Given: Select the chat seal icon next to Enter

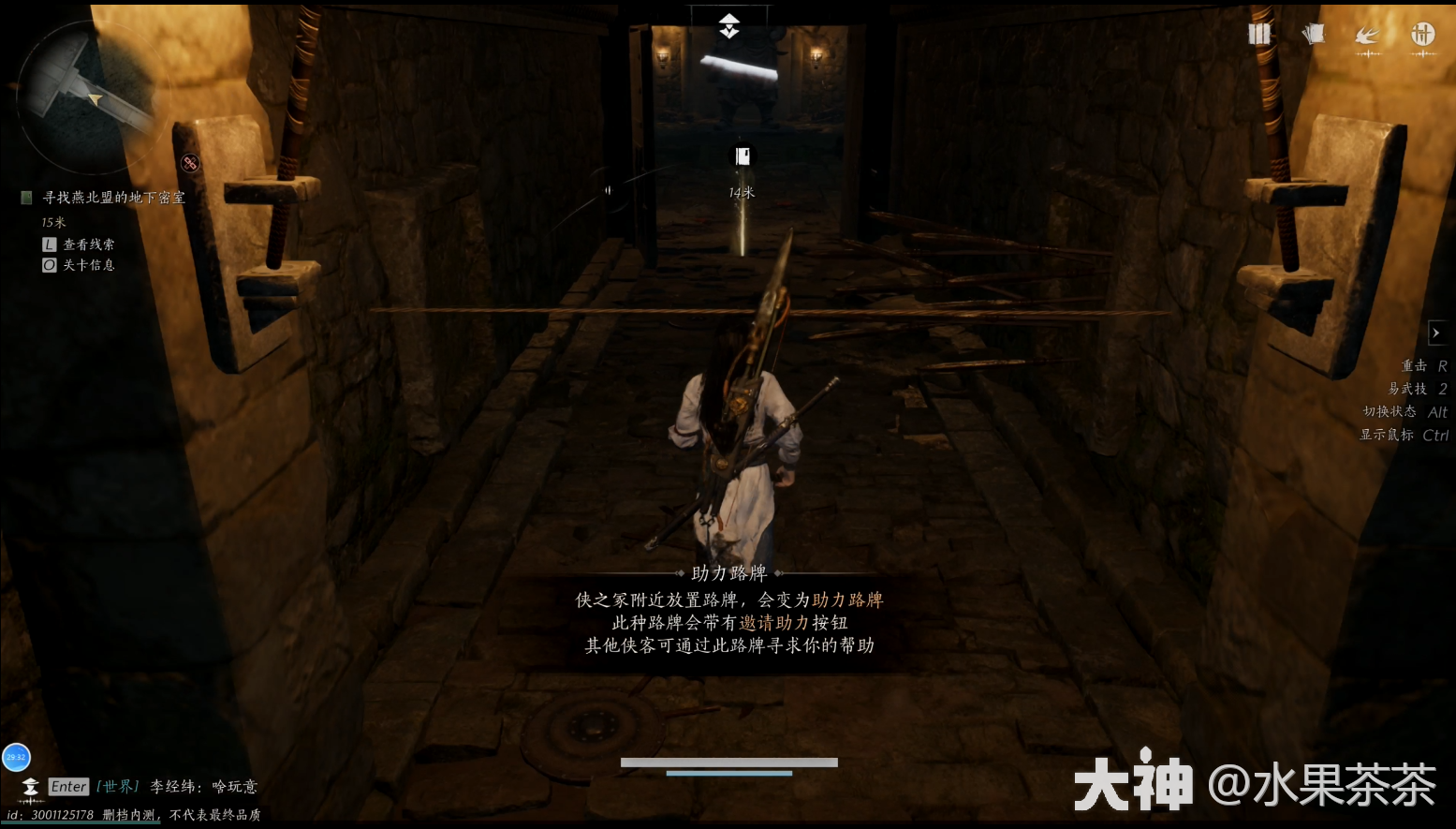Looking at the screenshot, I should tap(29, 787).
